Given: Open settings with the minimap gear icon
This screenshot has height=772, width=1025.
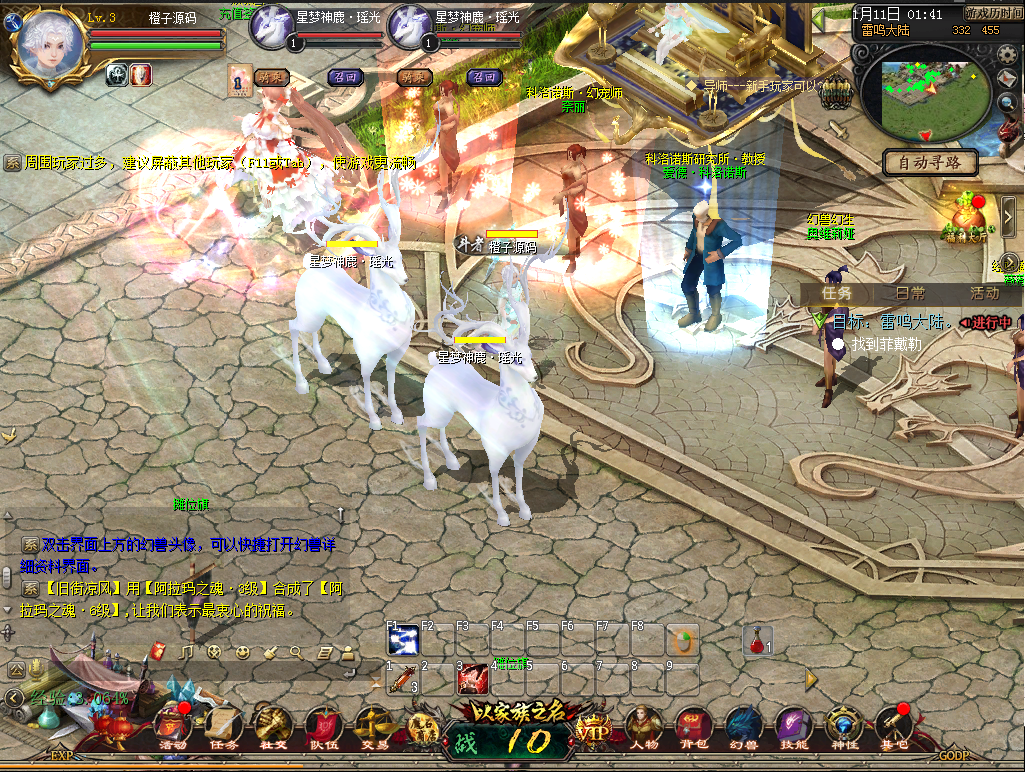Looking at the screenshot, I should click(x=1007, y=53).
